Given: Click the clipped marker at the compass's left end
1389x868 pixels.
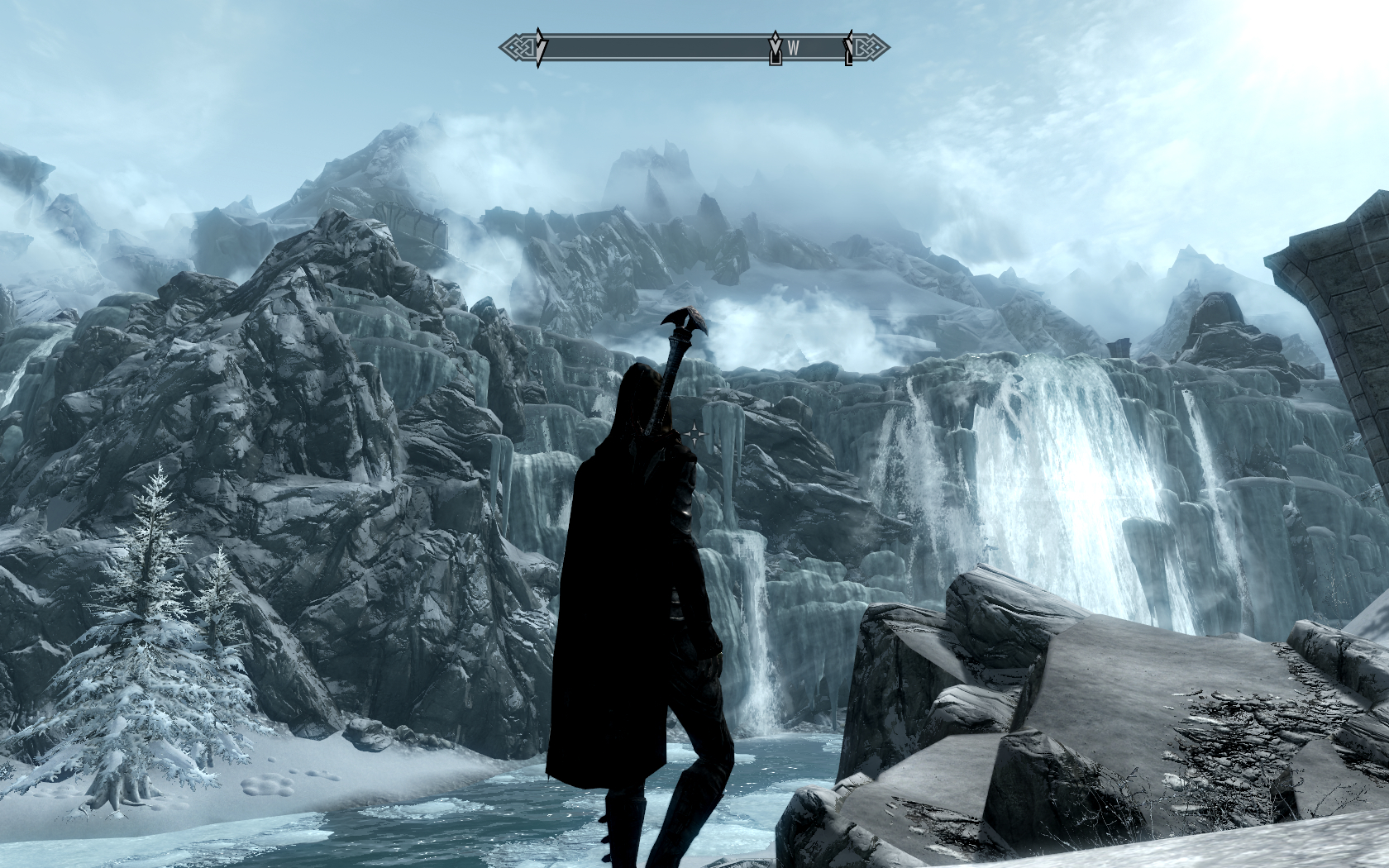Looking at the screenshot, I should (539, 48).
